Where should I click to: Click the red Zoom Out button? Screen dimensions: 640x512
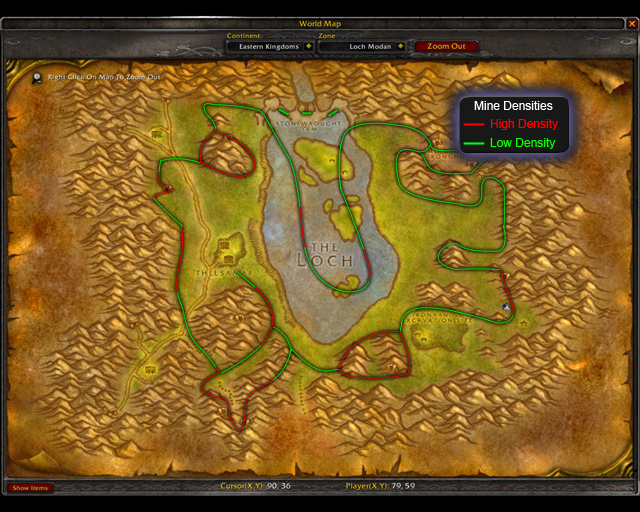(446, 46)
